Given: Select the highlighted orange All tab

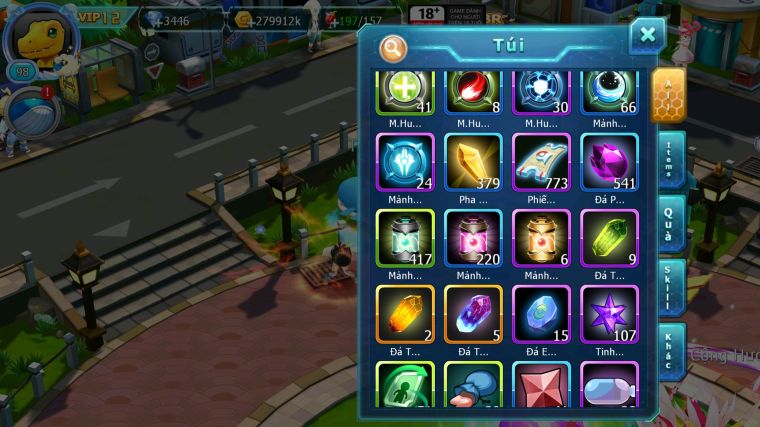Looking at the screenshot, I should [x=669, y=96].
